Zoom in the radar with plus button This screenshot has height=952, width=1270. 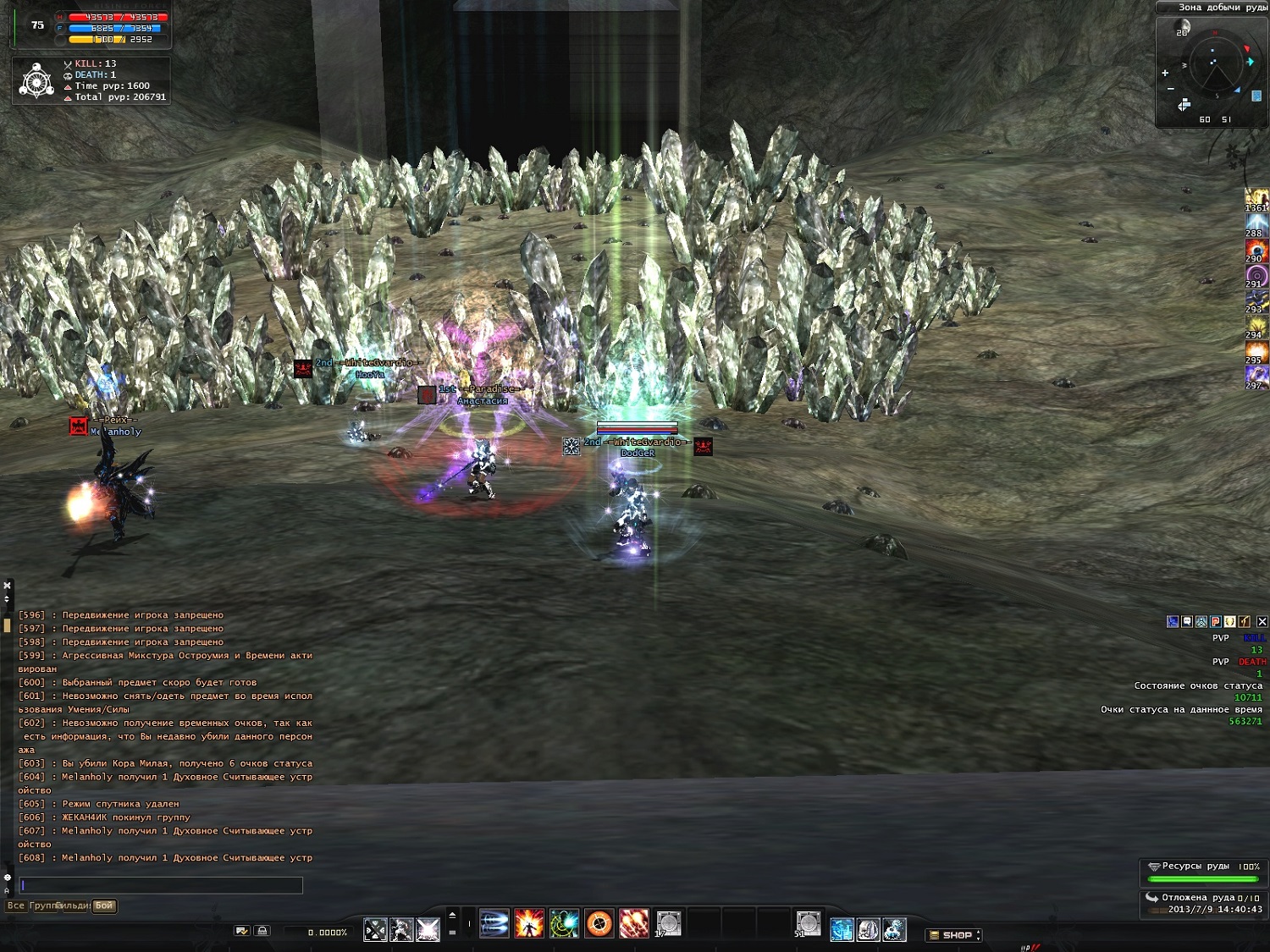coord(1165,74)
